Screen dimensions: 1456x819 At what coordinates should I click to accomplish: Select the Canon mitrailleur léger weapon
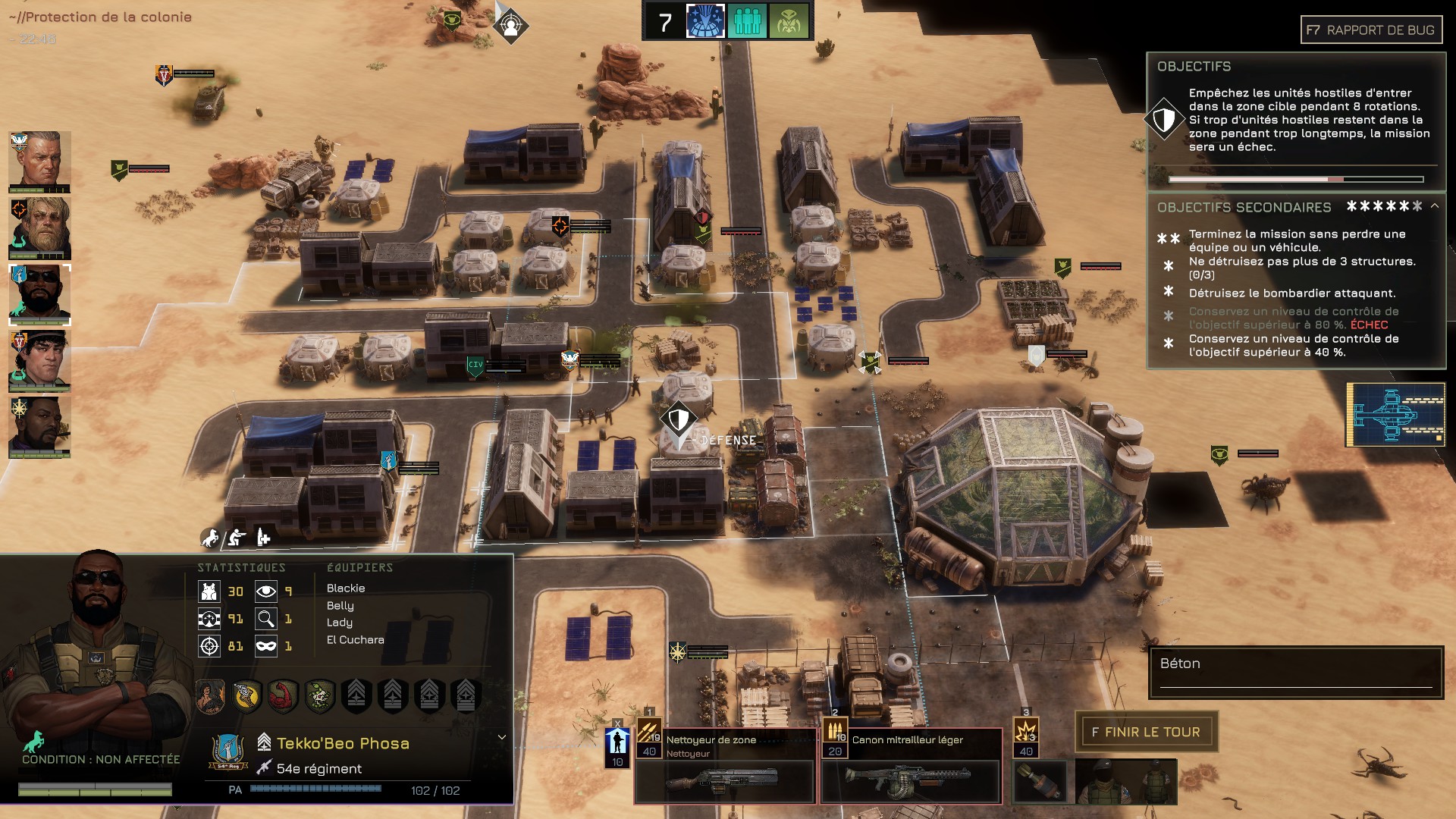click(911, 765)
